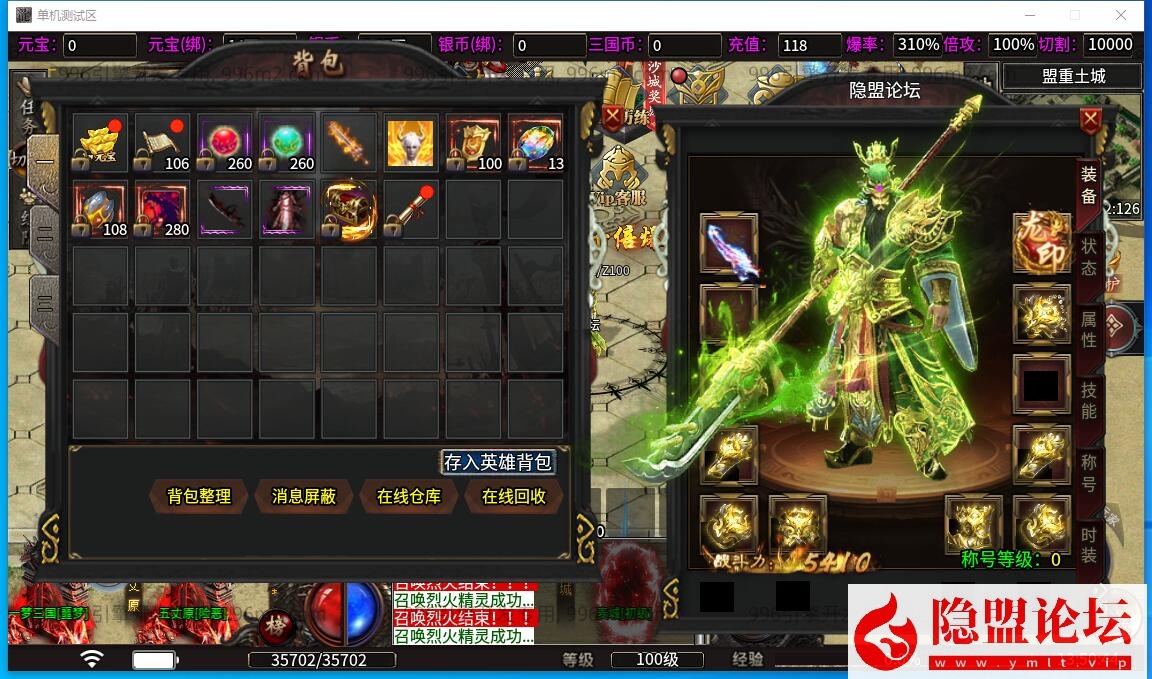
Task: Activate 在线回收 online recycling
Action: point(514,496)
